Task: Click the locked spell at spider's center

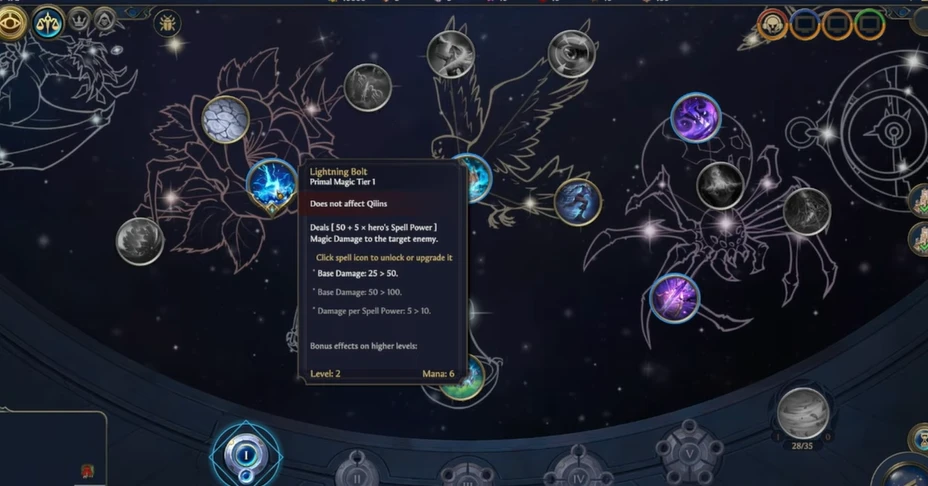Action: pyautogui.click(x=720, y=185)
